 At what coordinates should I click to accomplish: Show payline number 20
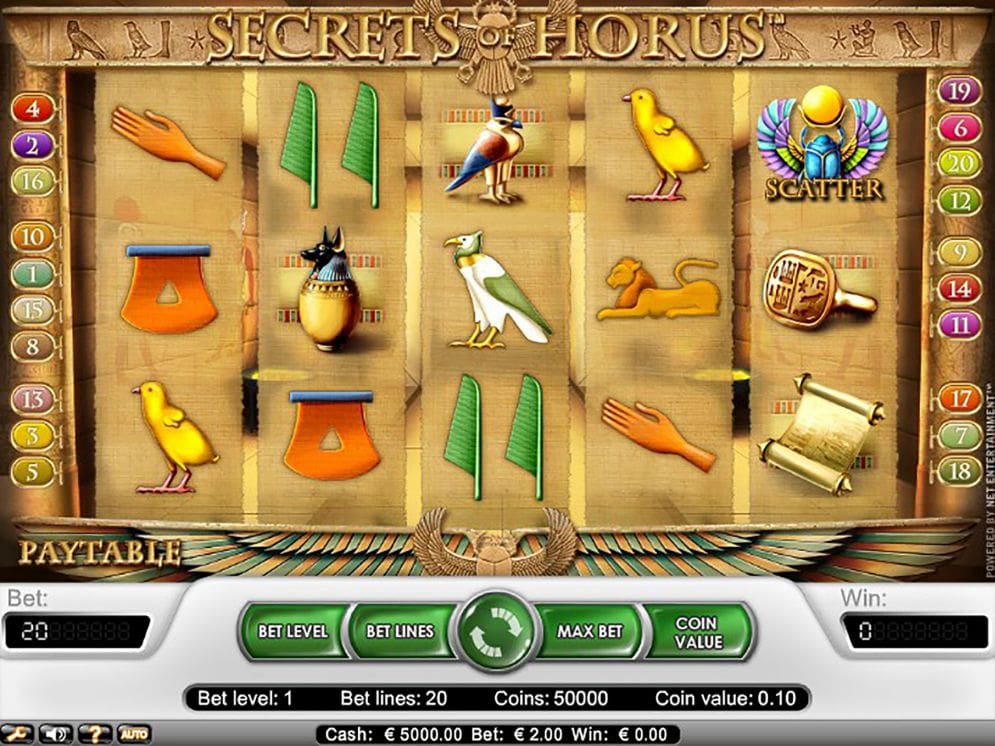[959, 164]
